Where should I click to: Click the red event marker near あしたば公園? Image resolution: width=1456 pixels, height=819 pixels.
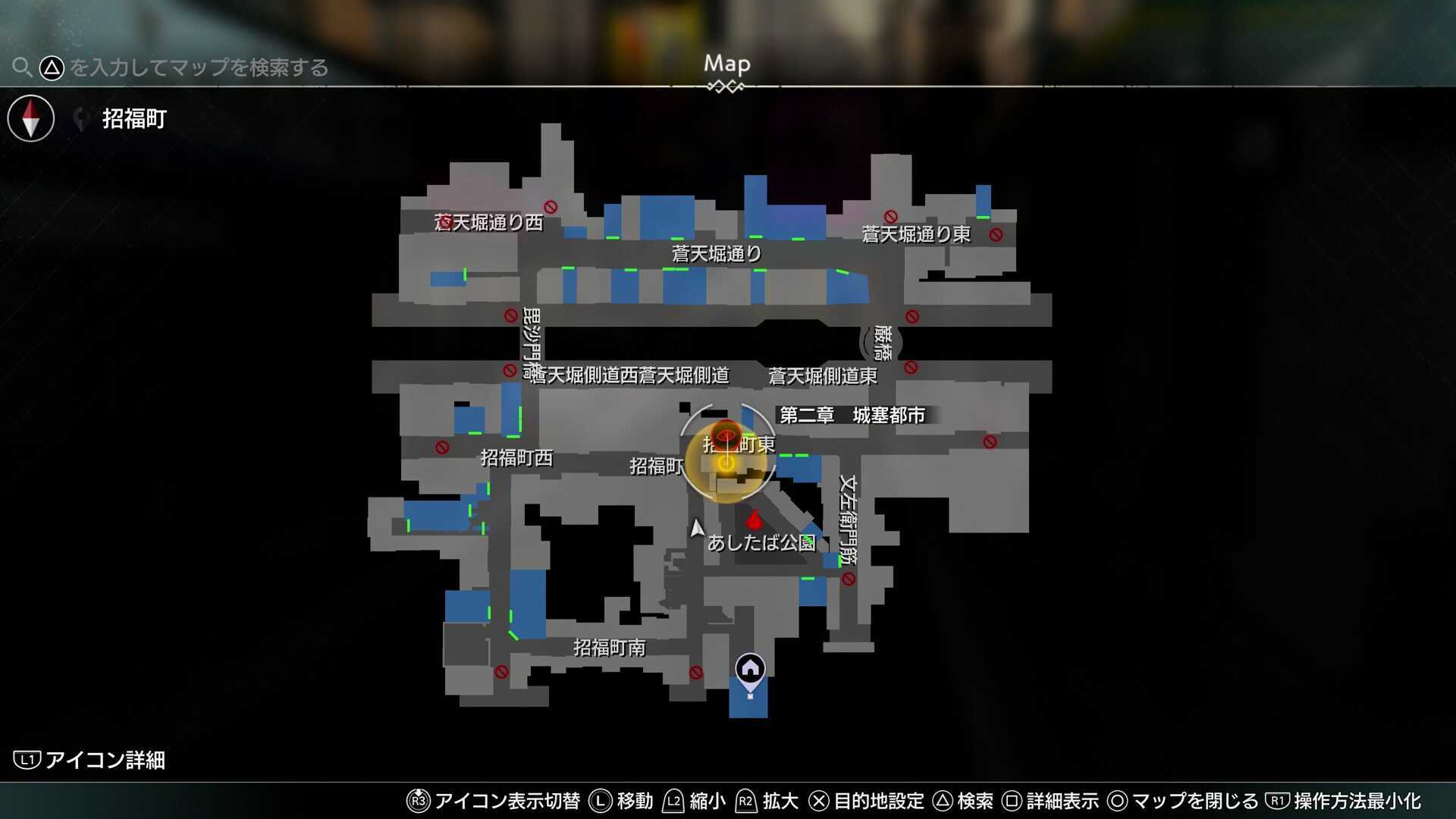pos(753,521)
